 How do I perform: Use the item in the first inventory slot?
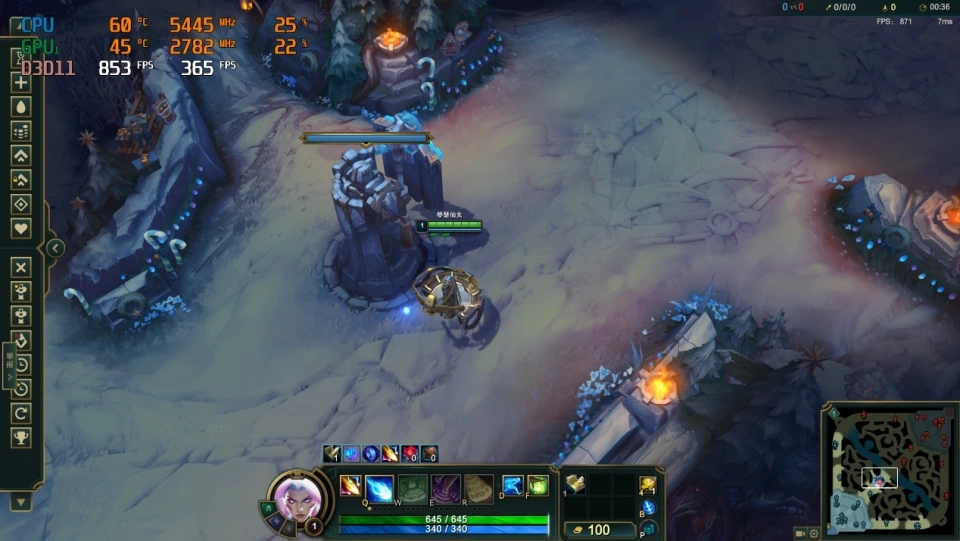[x=575, y=485]
